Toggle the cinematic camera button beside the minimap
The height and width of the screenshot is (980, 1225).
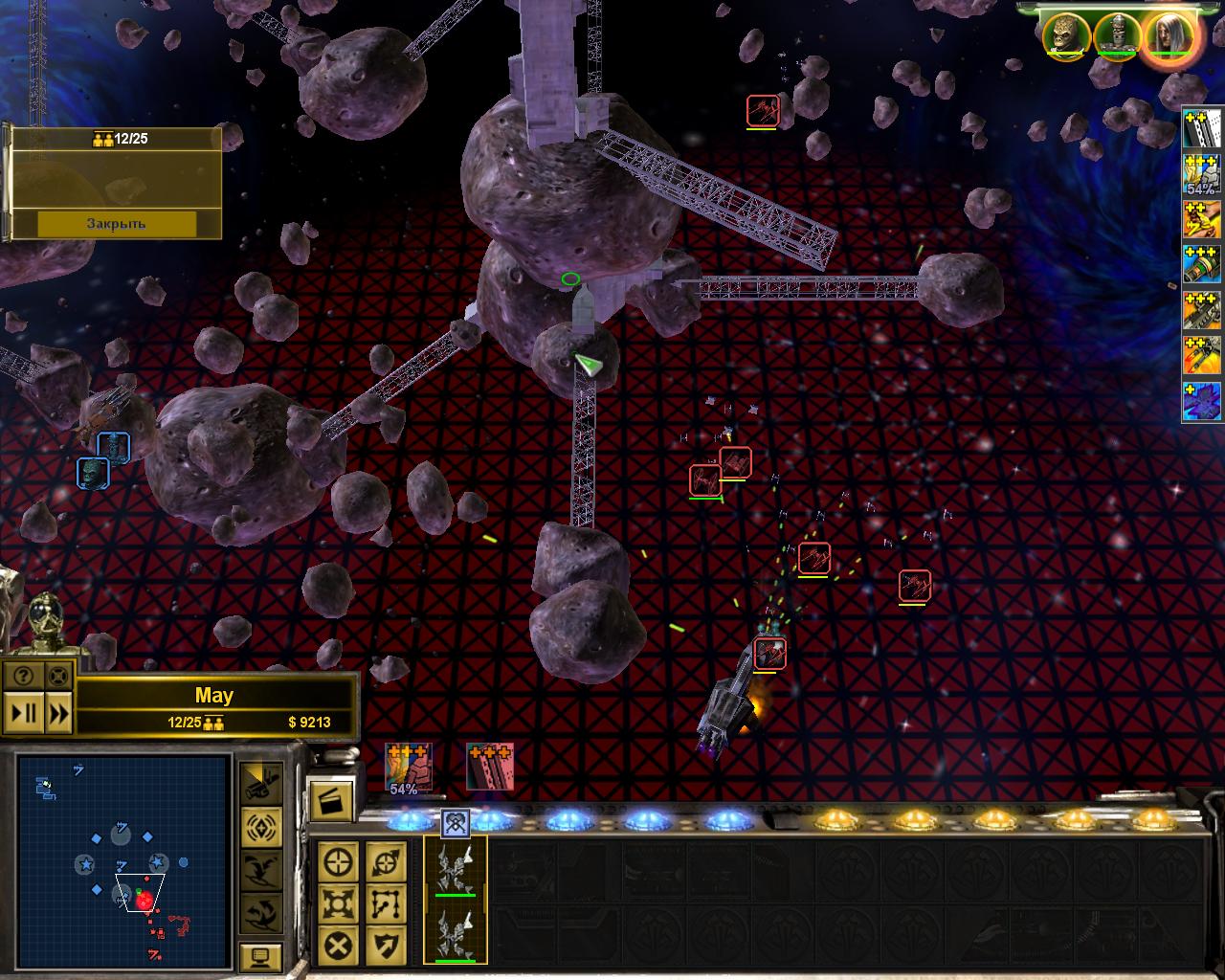[260, 783]
